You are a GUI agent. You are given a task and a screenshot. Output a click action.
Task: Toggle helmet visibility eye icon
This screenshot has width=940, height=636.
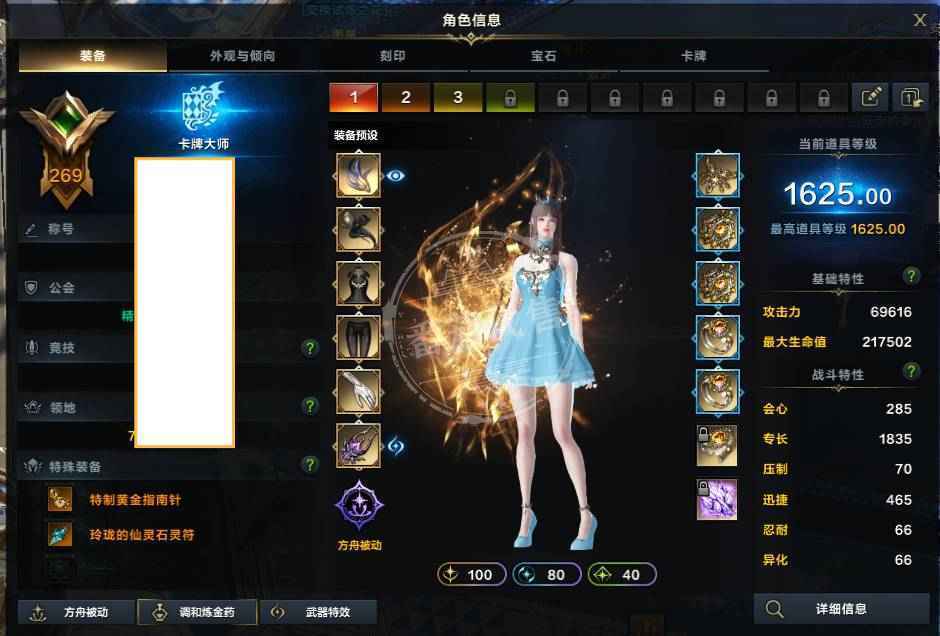[x=396, y=176]
